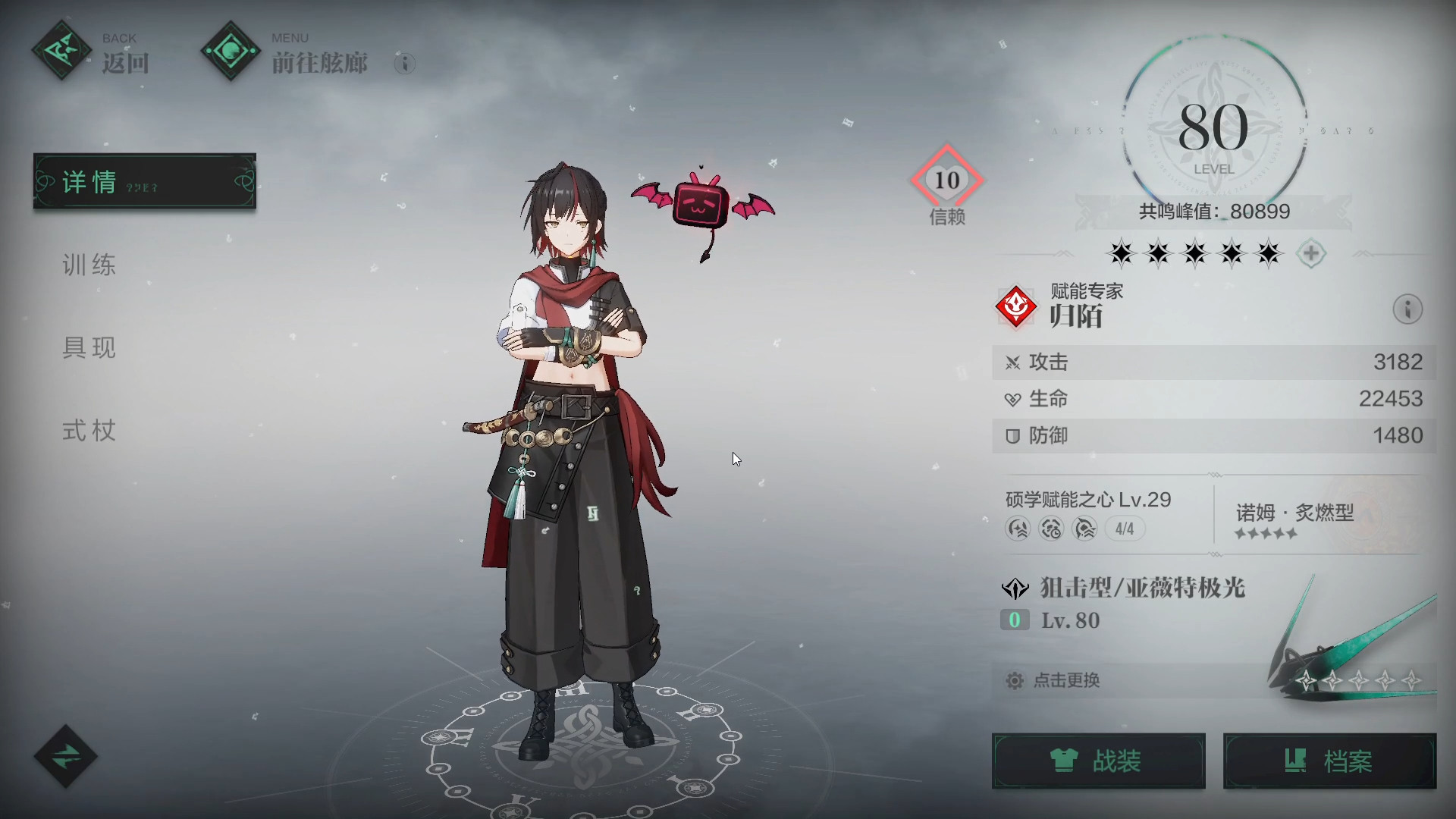
Task: Open the 前往舷廊 menu
Action: [287, 53]
